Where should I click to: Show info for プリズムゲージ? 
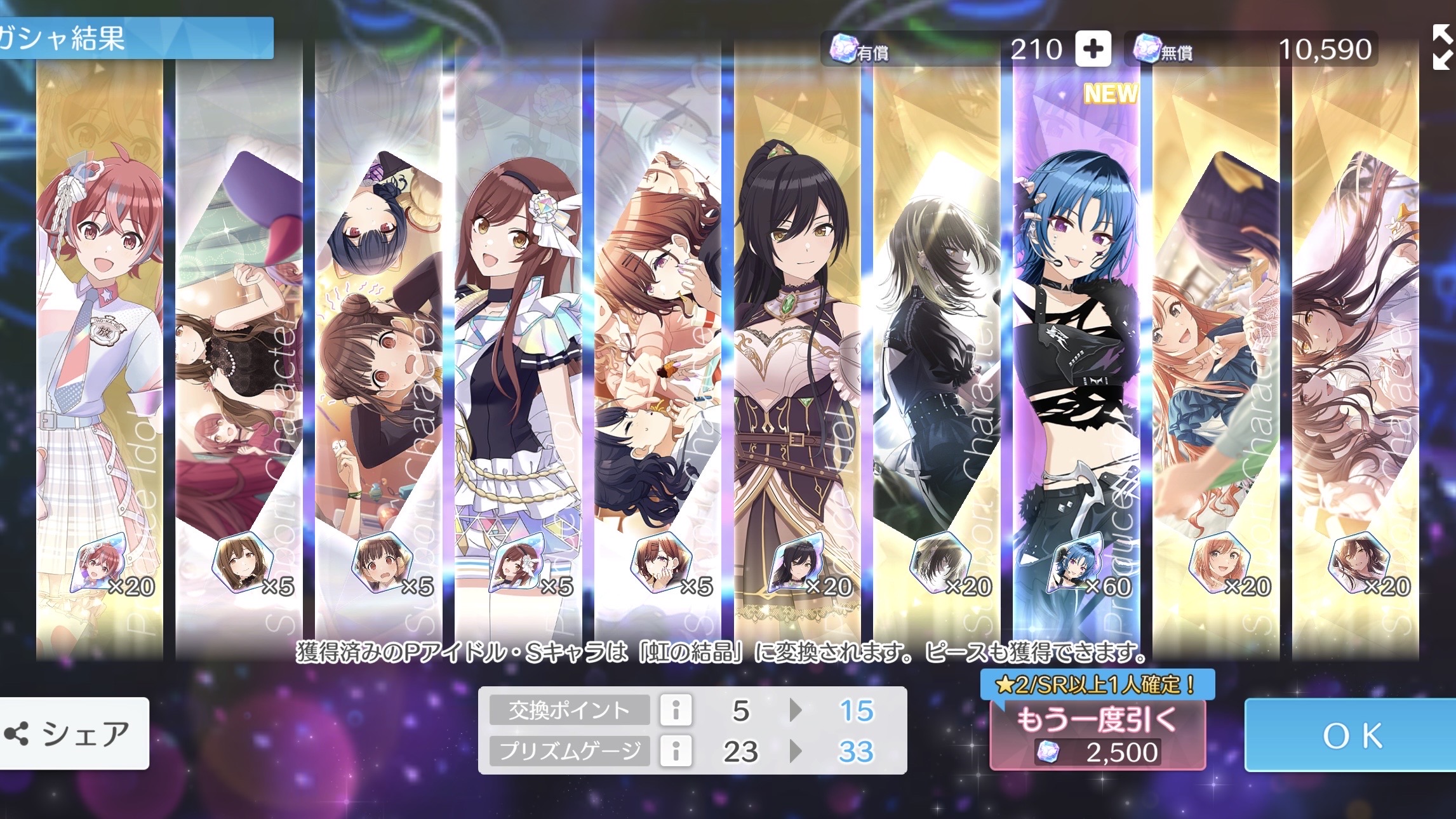tap(676, 751)
